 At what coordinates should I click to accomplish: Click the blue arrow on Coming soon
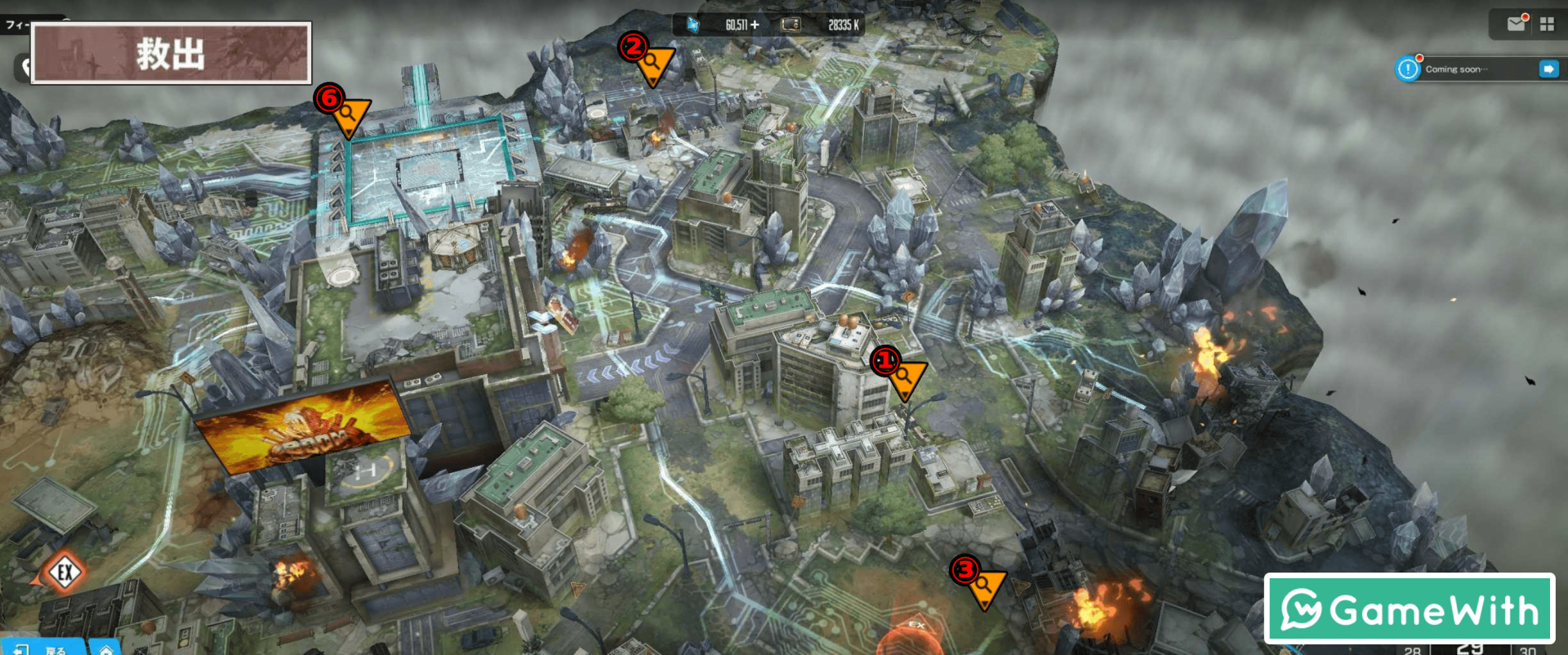click(x=1548, y=69)
